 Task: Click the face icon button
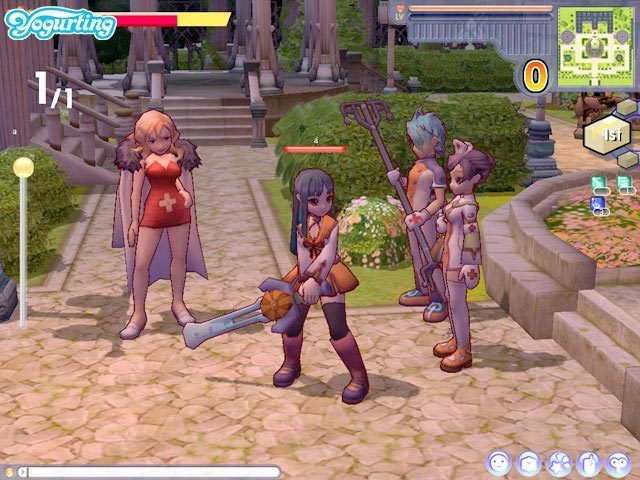(x=499, y=463)
